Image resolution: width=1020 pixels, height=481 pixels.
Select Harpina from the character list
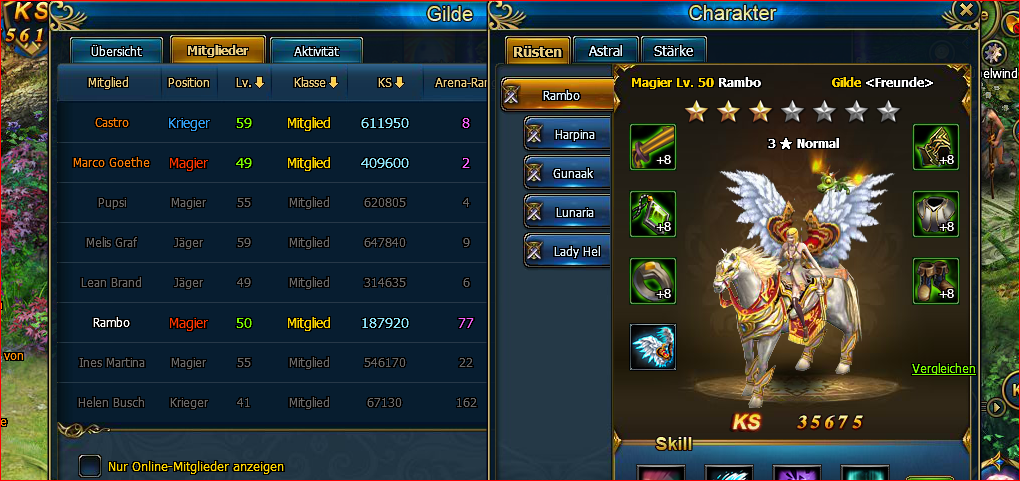click(568, 134)
